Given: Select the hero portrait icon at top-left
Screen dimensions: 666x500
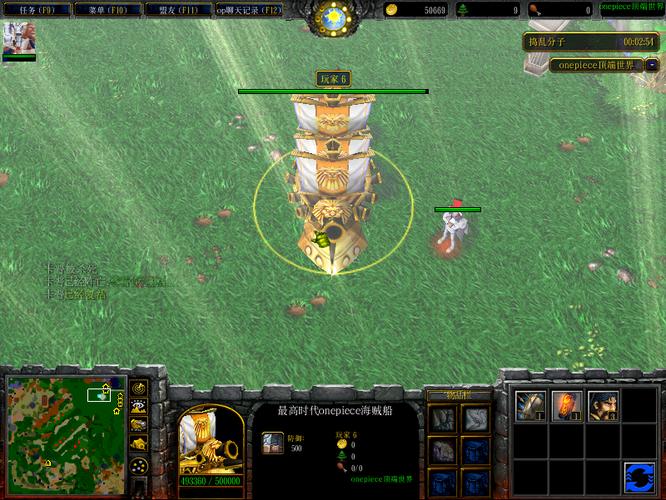Looking at the screenshot, I should click(18, 37).
